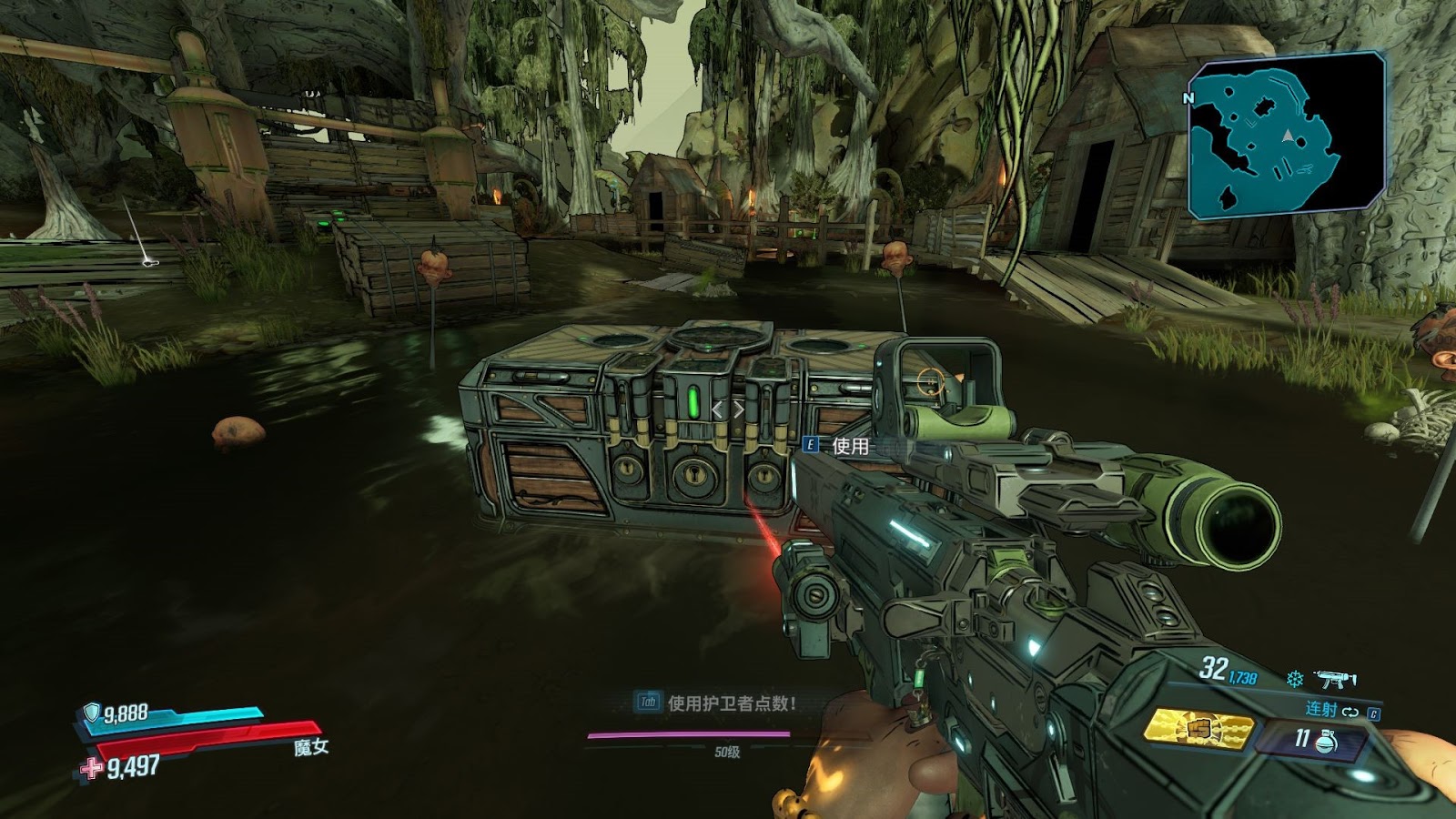Viewport: 1456px width, 819px height.
Task: Click the equipped submachine gun icon
Action: (1335, 679)
